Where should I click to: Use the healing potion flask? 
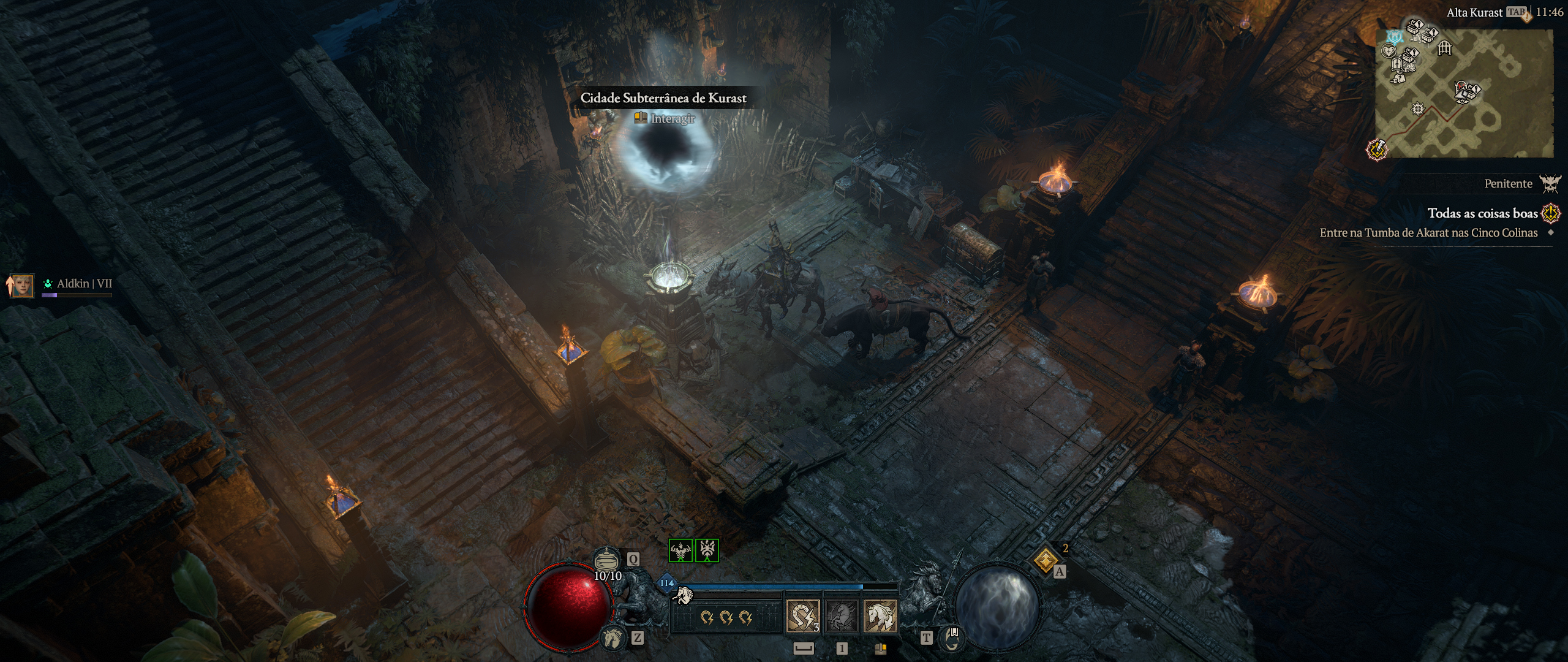click(606, 560)
